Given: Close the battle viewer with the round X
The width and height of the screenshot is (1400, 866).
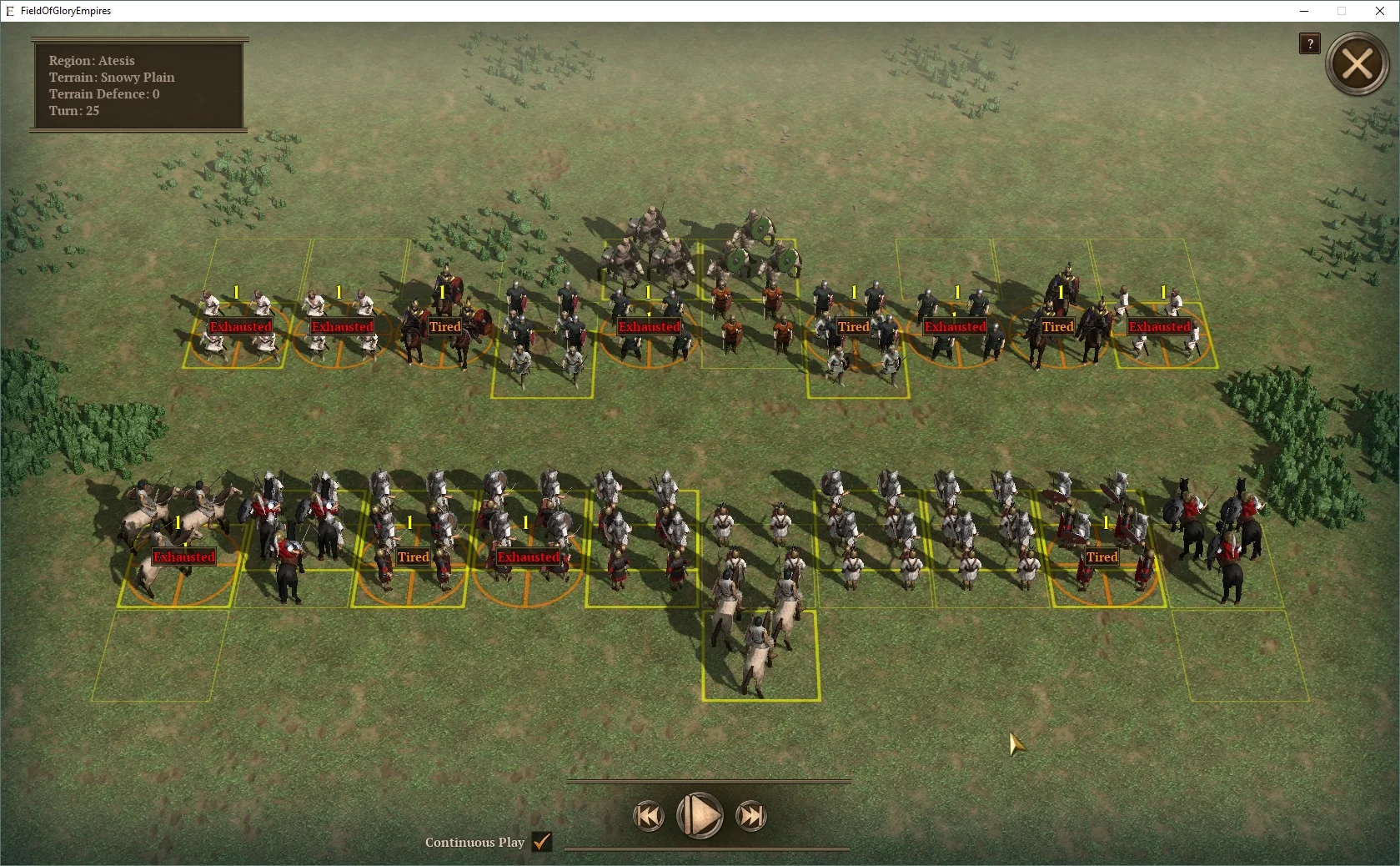Looking at the screenshot, I should coord(1357,63).
